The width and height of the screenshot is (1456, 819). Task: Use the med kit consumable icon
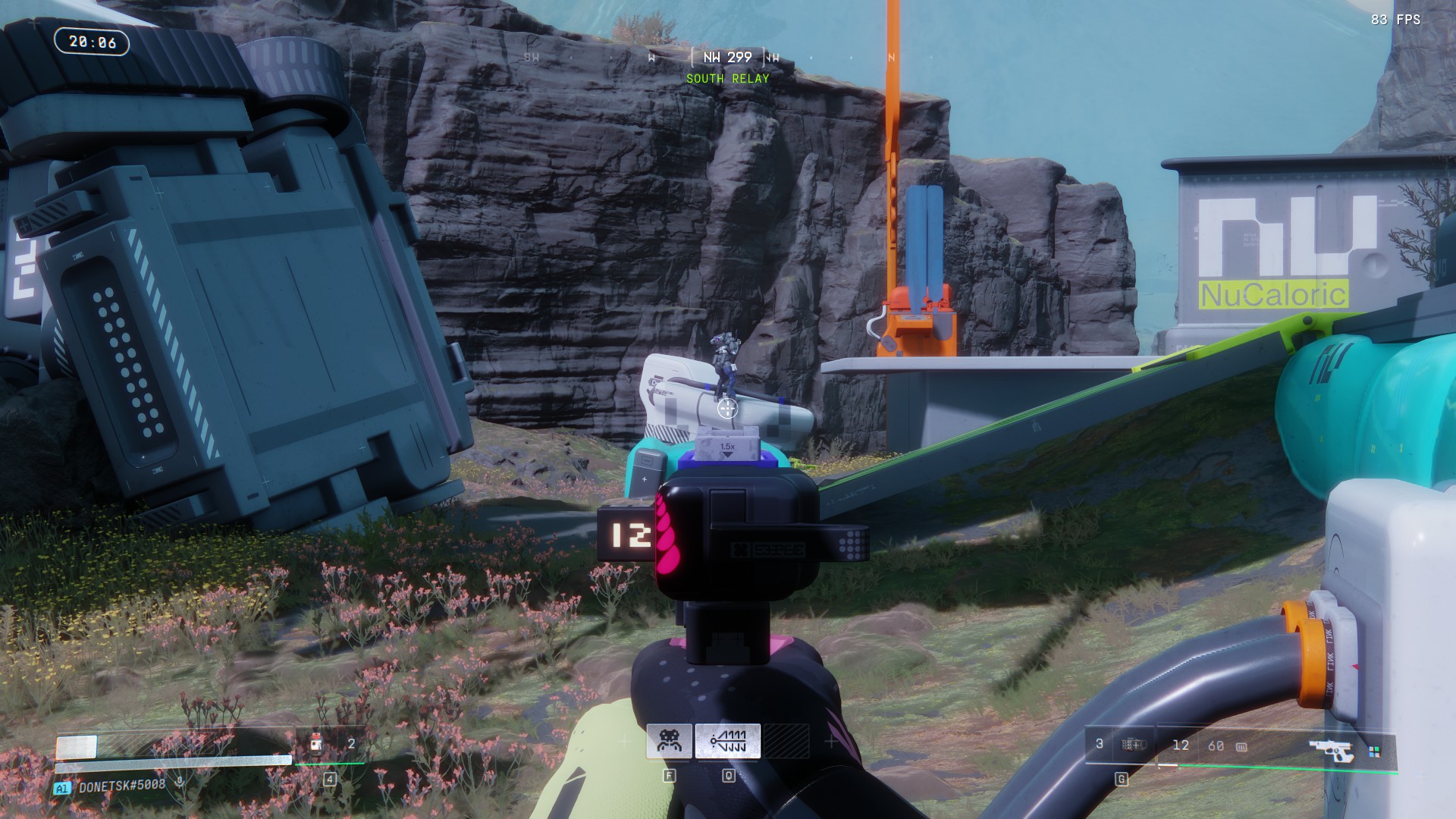[x=316, y=744]
